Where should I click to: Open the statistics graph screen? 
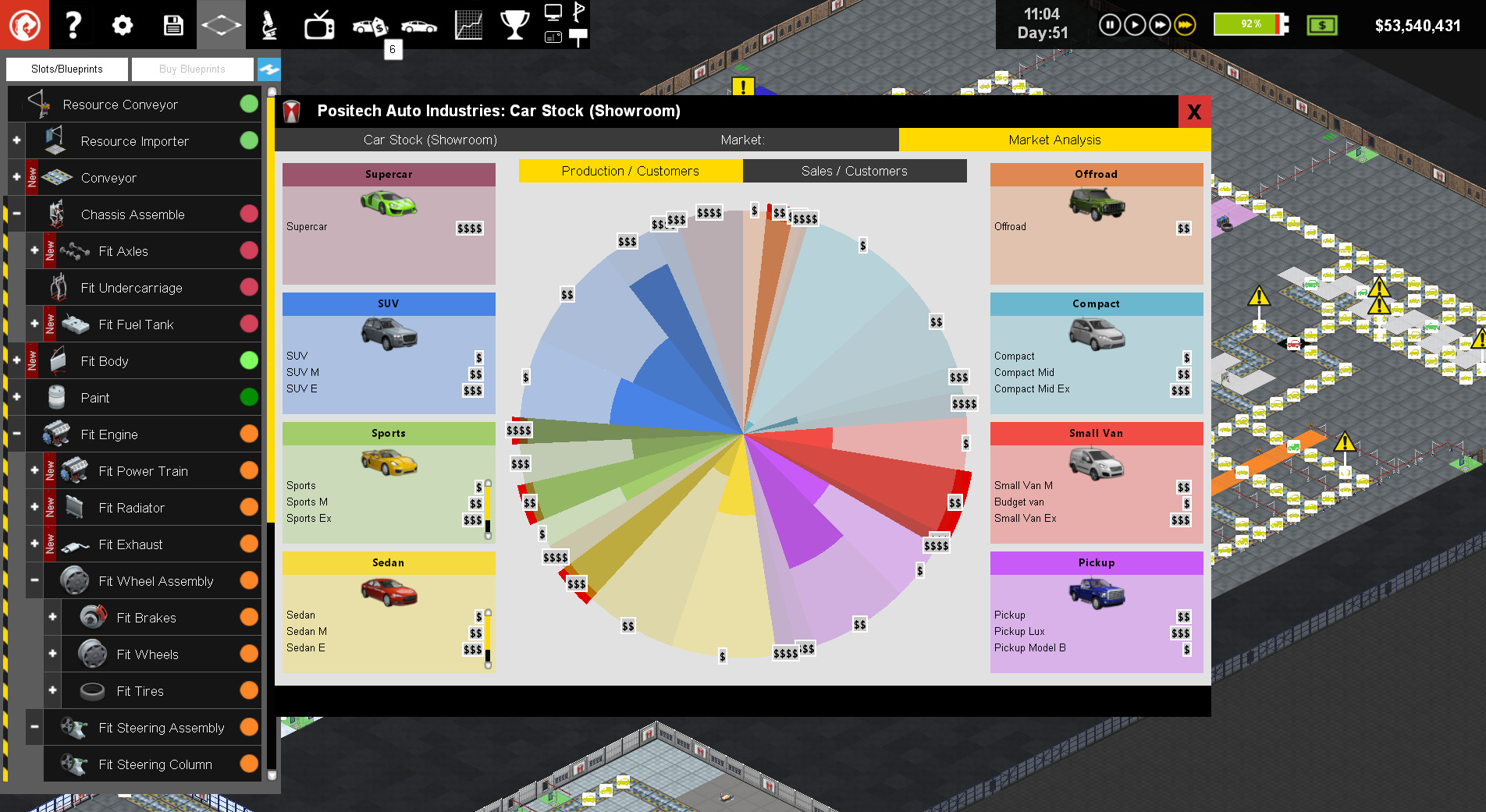click(467, 24)
